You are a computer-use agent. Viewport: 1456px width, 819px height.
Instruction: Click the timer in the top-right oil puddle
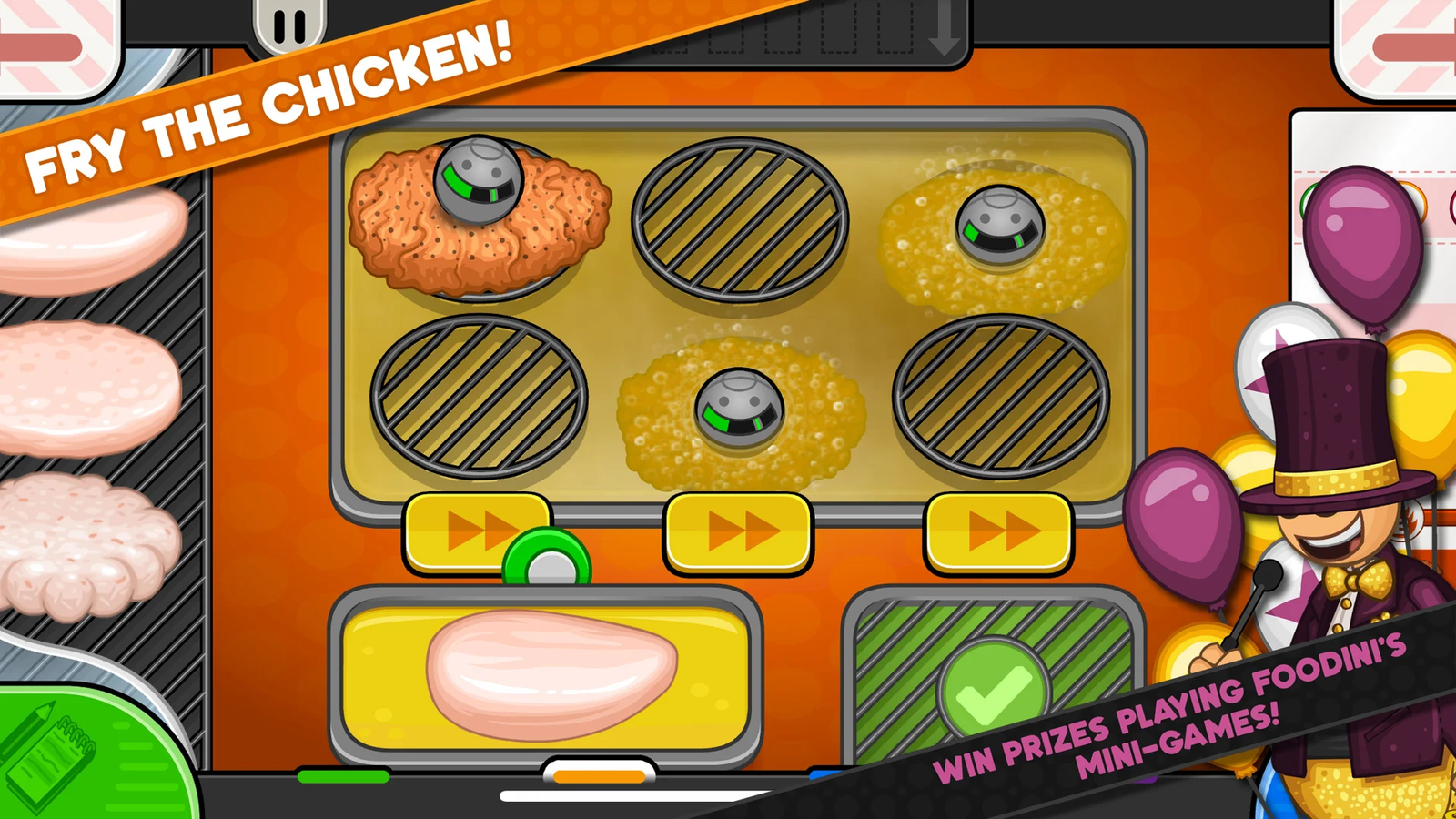click(x=999, y=221)
